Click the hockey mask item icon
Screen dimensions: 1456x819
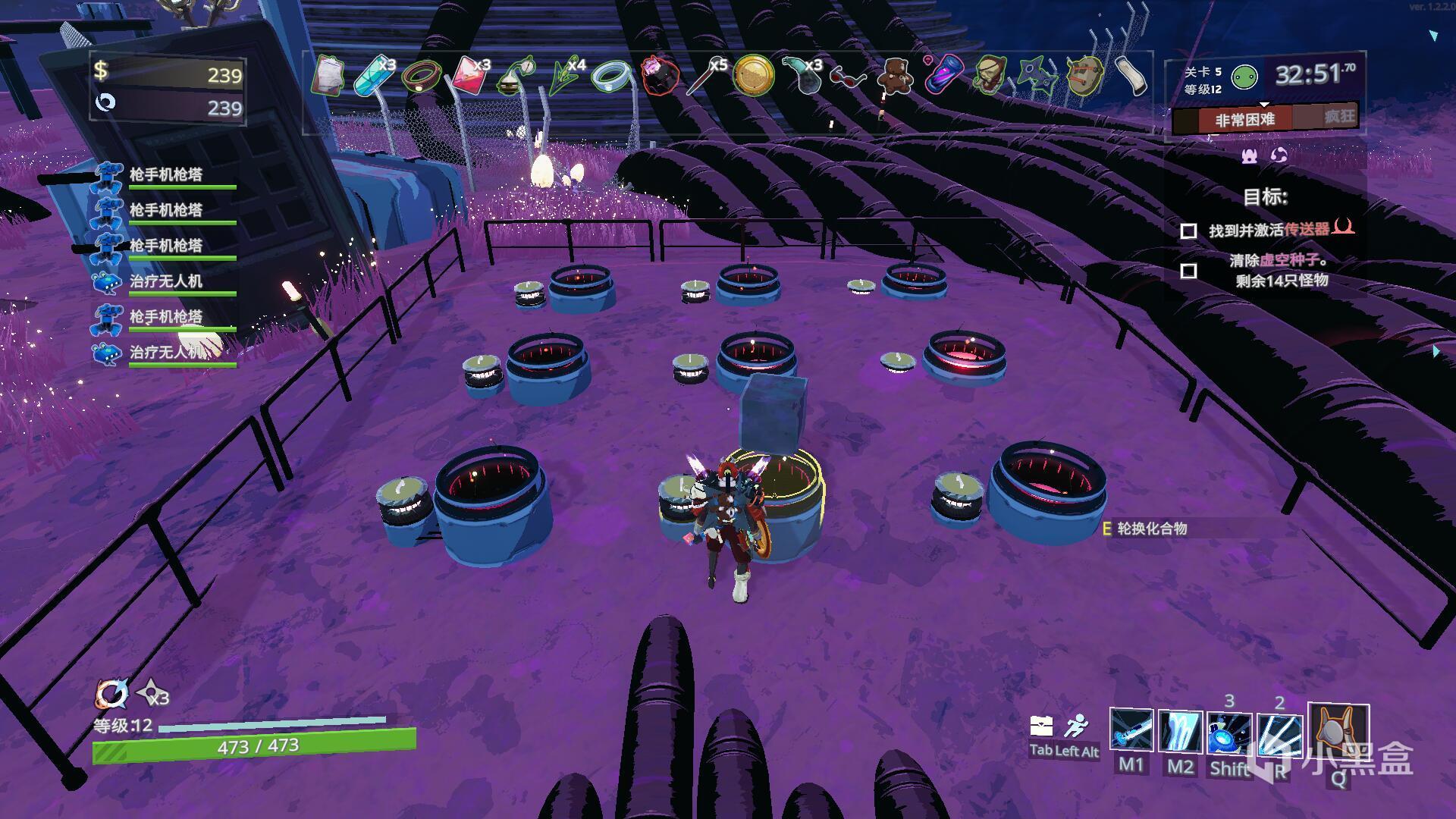(x=1084, y=76)
